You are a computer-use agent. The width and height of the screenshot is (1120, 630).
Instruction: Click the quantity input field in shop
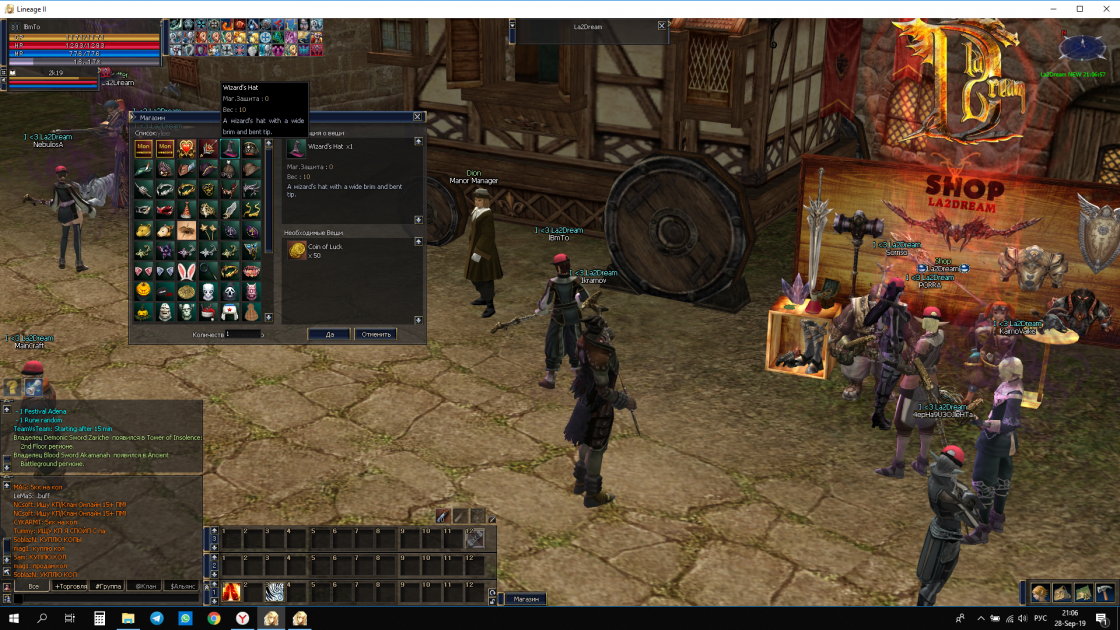tap(242, 334)
